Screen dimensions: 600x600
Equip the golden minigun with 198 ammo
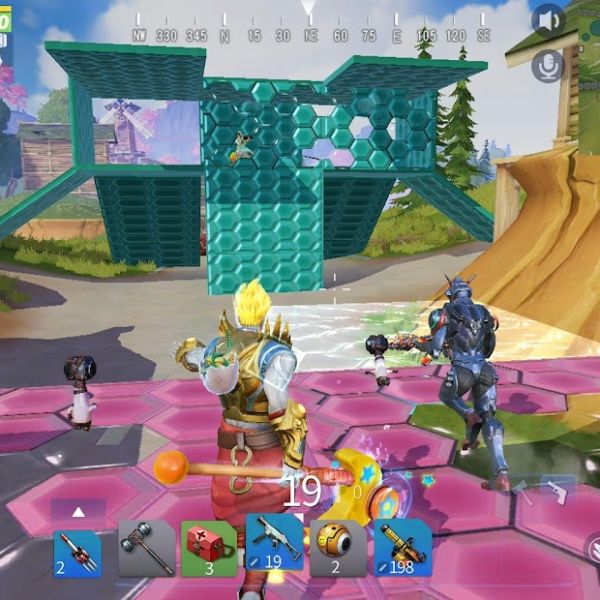[x=402, y=547]
